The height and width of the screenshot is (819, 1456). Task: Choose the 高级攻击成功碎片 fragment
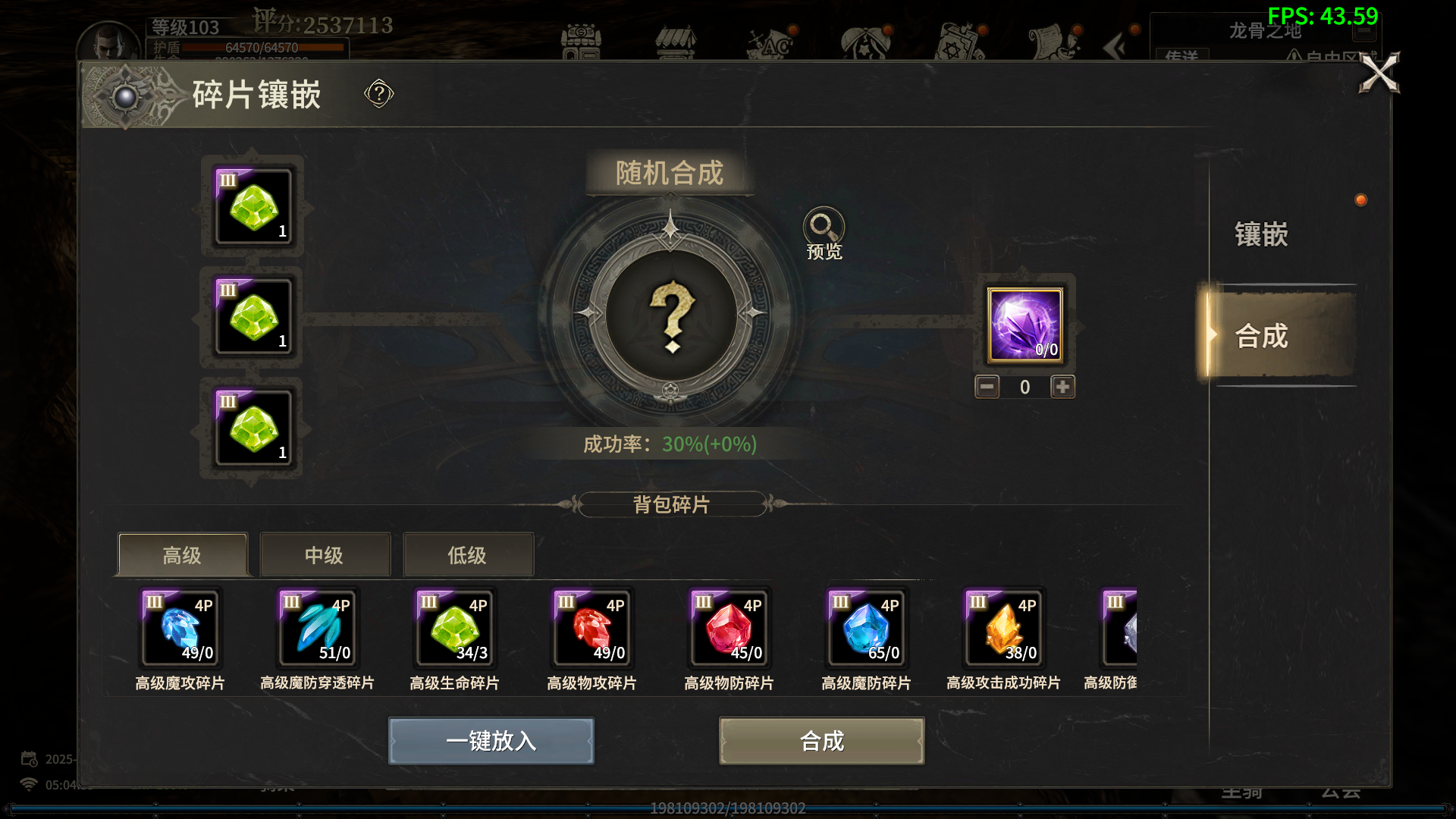point(1004,628)
